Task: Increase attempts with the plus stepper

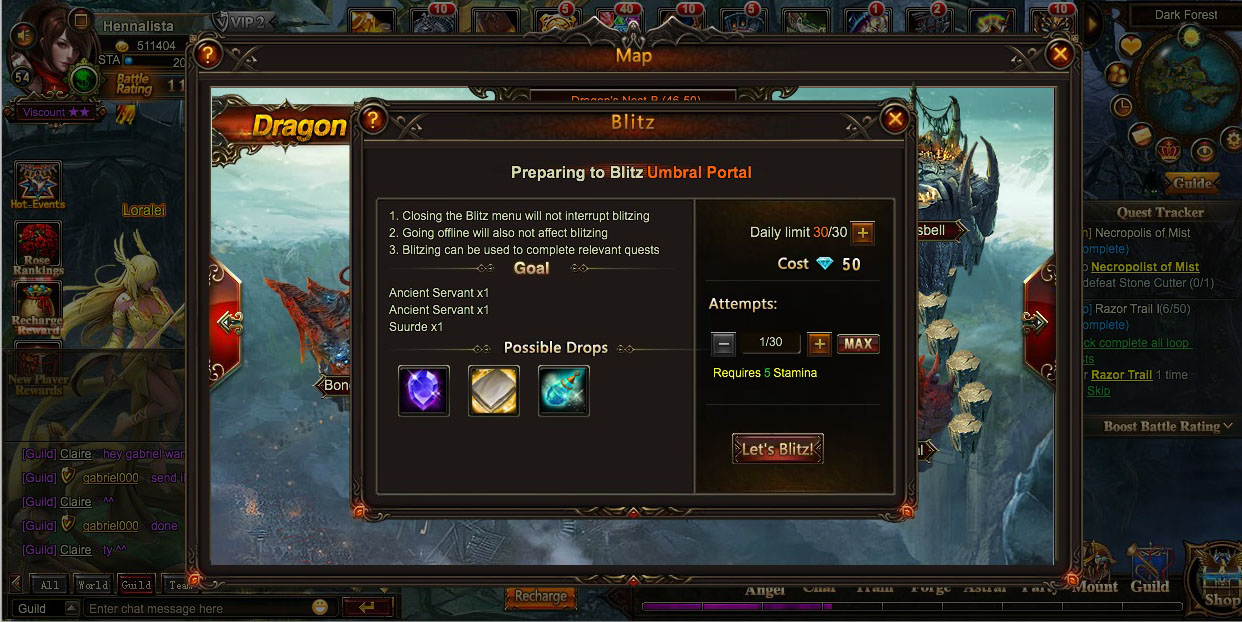Action: (819, 344)
